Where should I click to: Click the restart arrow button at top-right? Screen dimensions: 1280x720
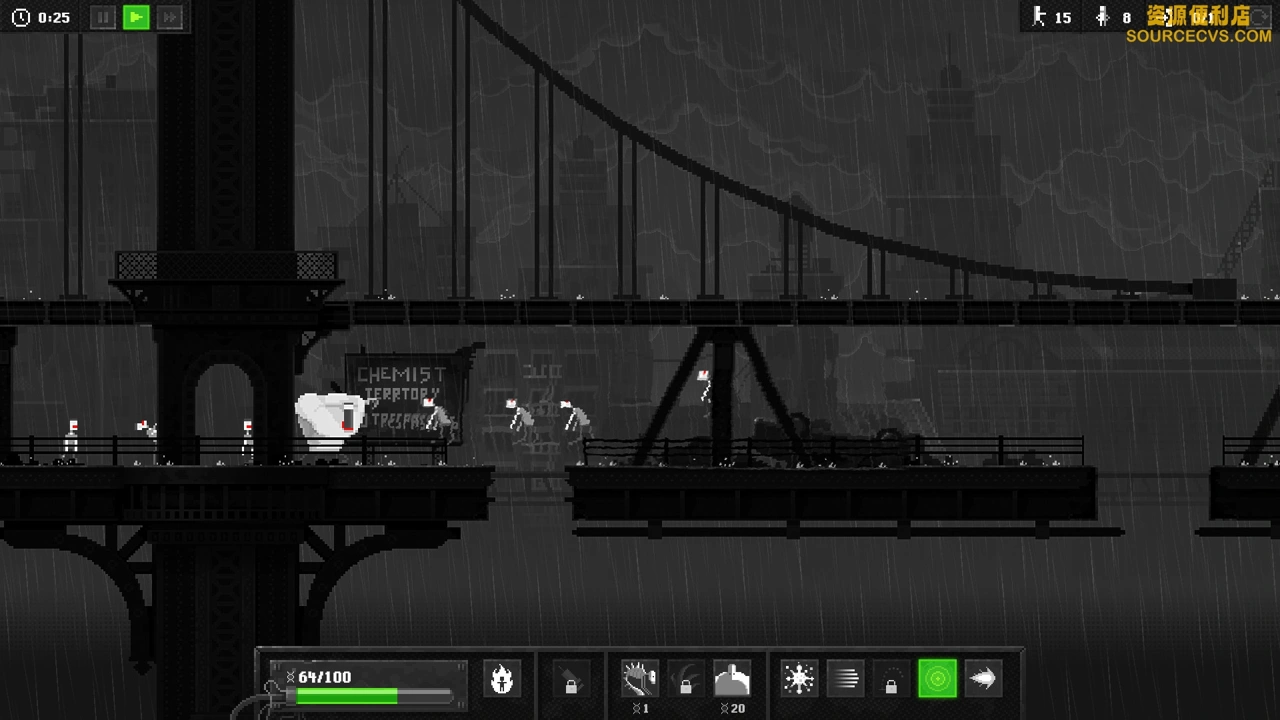pos(1261,17)
